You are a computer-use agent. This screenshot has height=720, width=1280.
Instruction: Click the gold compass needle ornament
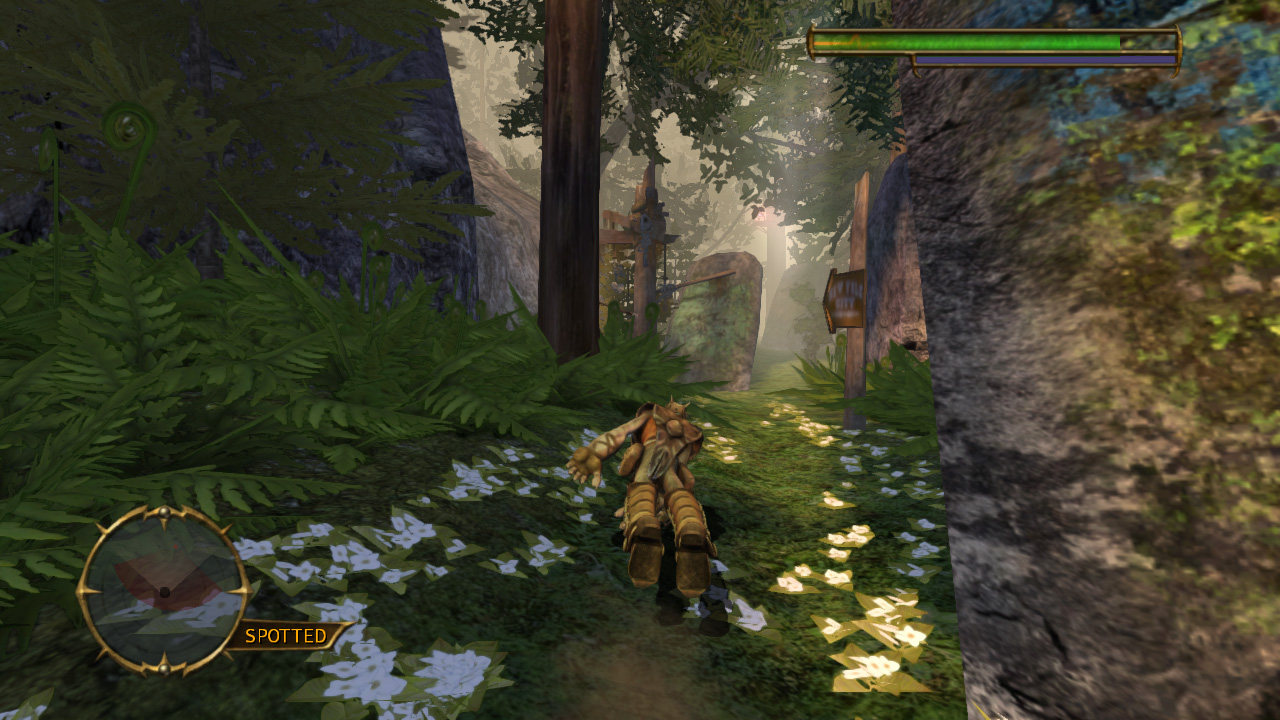(x=164, y=513)
